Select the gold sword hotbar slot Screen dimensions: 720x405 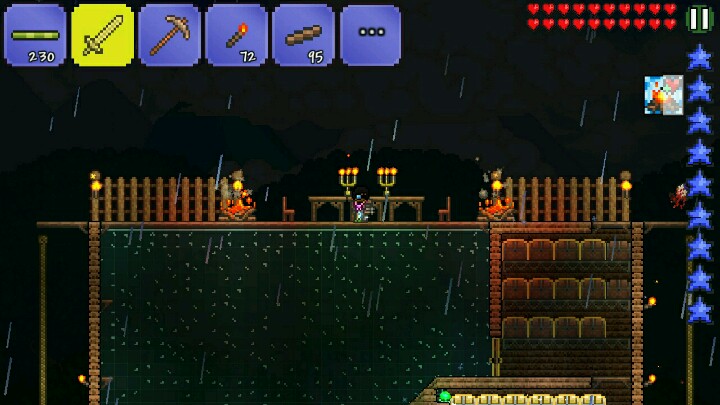pyautogui.click(x=102, y=35)
